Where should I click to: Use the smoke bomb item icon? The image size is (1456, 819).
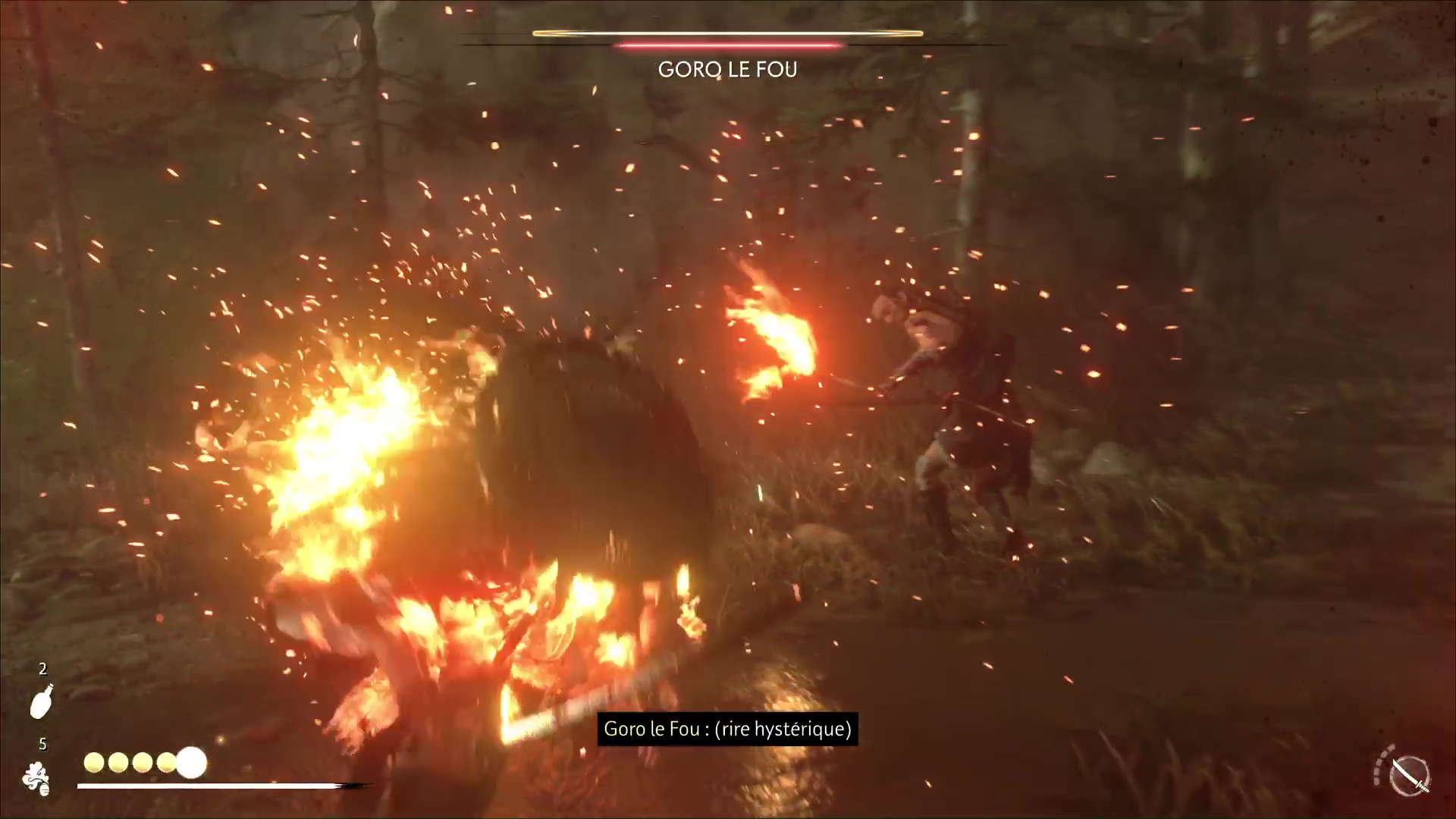36,779
